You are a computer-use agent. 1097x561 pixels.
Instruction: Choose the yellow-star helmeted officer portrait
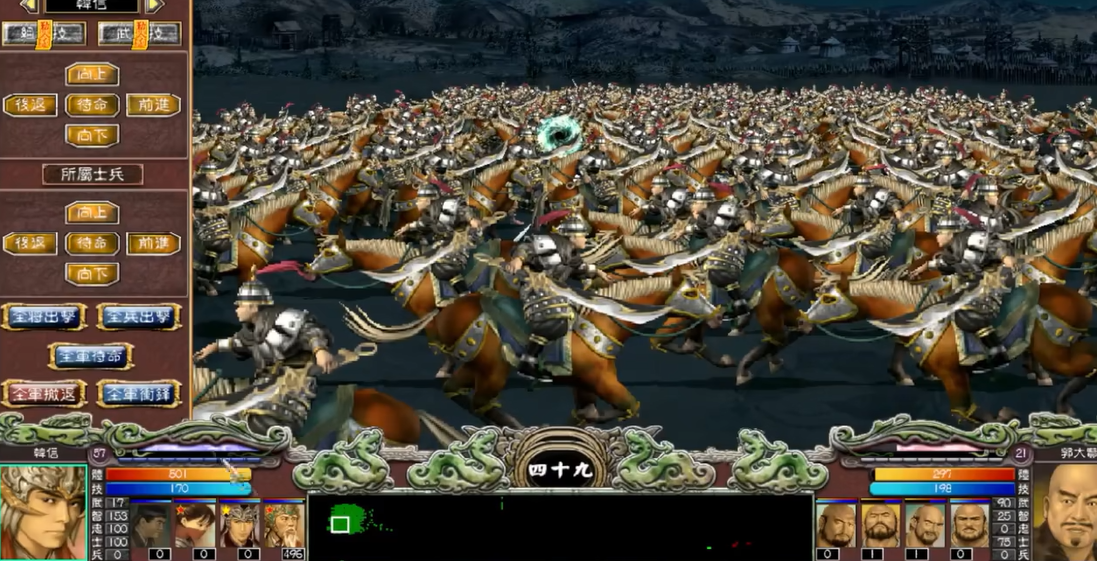click(240, 523)
